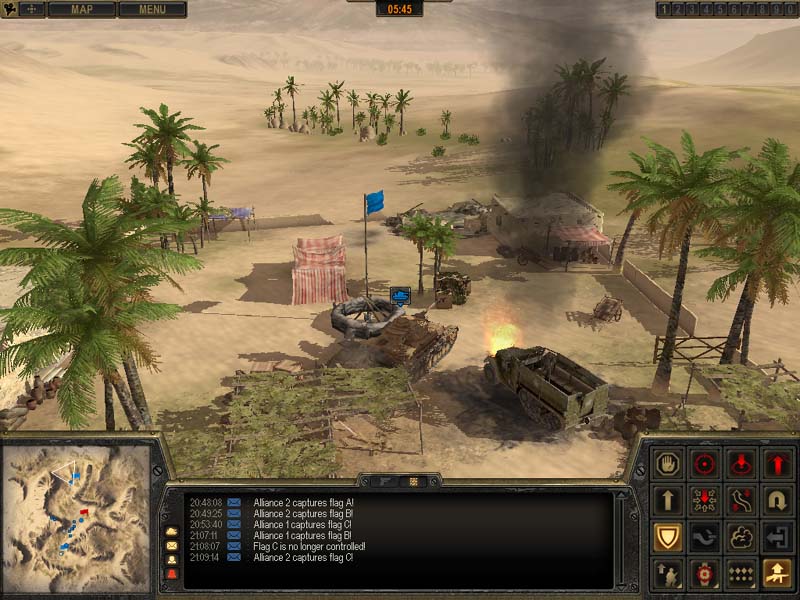Select the red alarm bell log filter

(x=171, y=574)
